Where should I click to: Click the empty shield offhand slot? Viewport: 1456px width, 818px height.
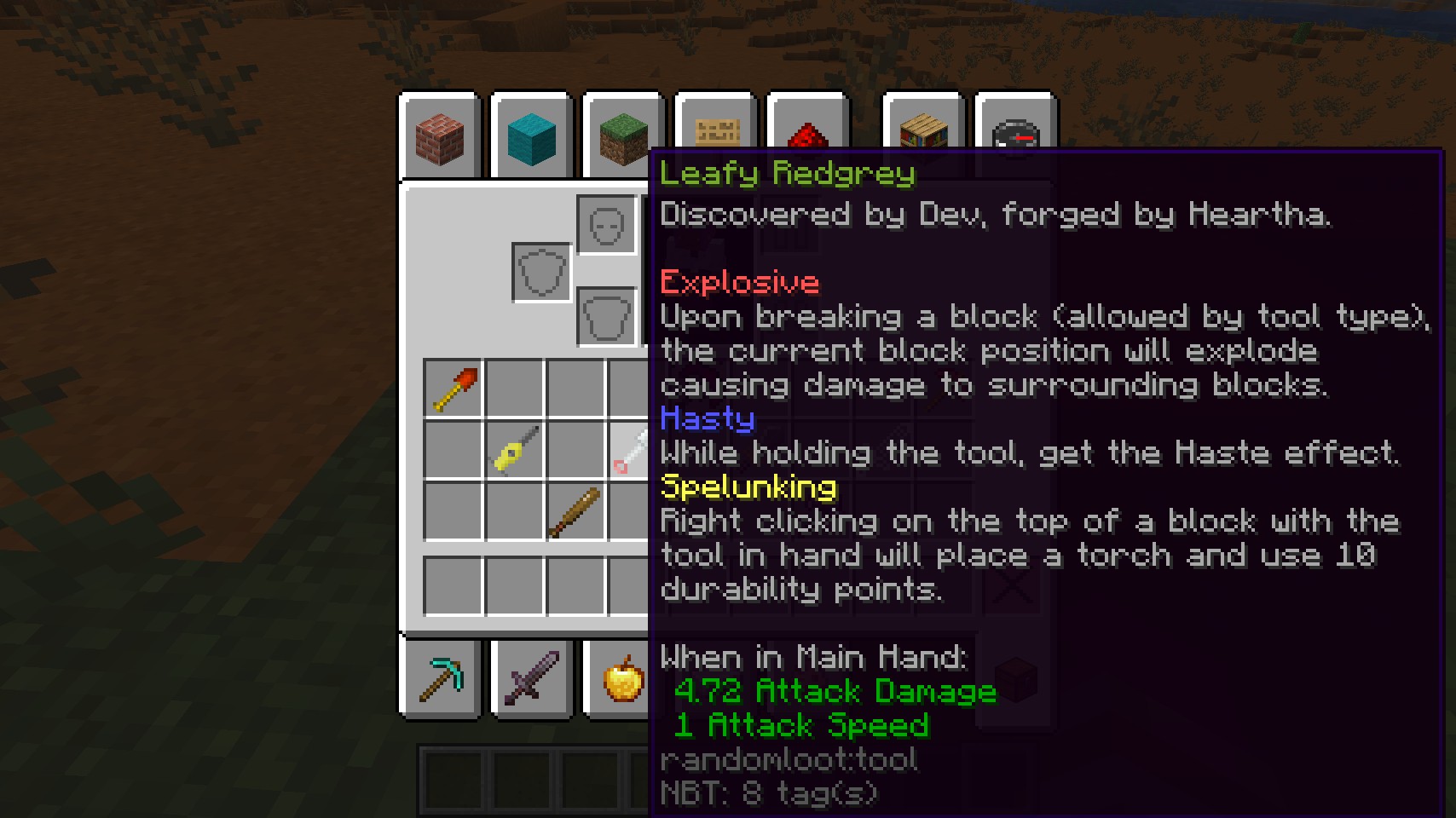(541, 273)
